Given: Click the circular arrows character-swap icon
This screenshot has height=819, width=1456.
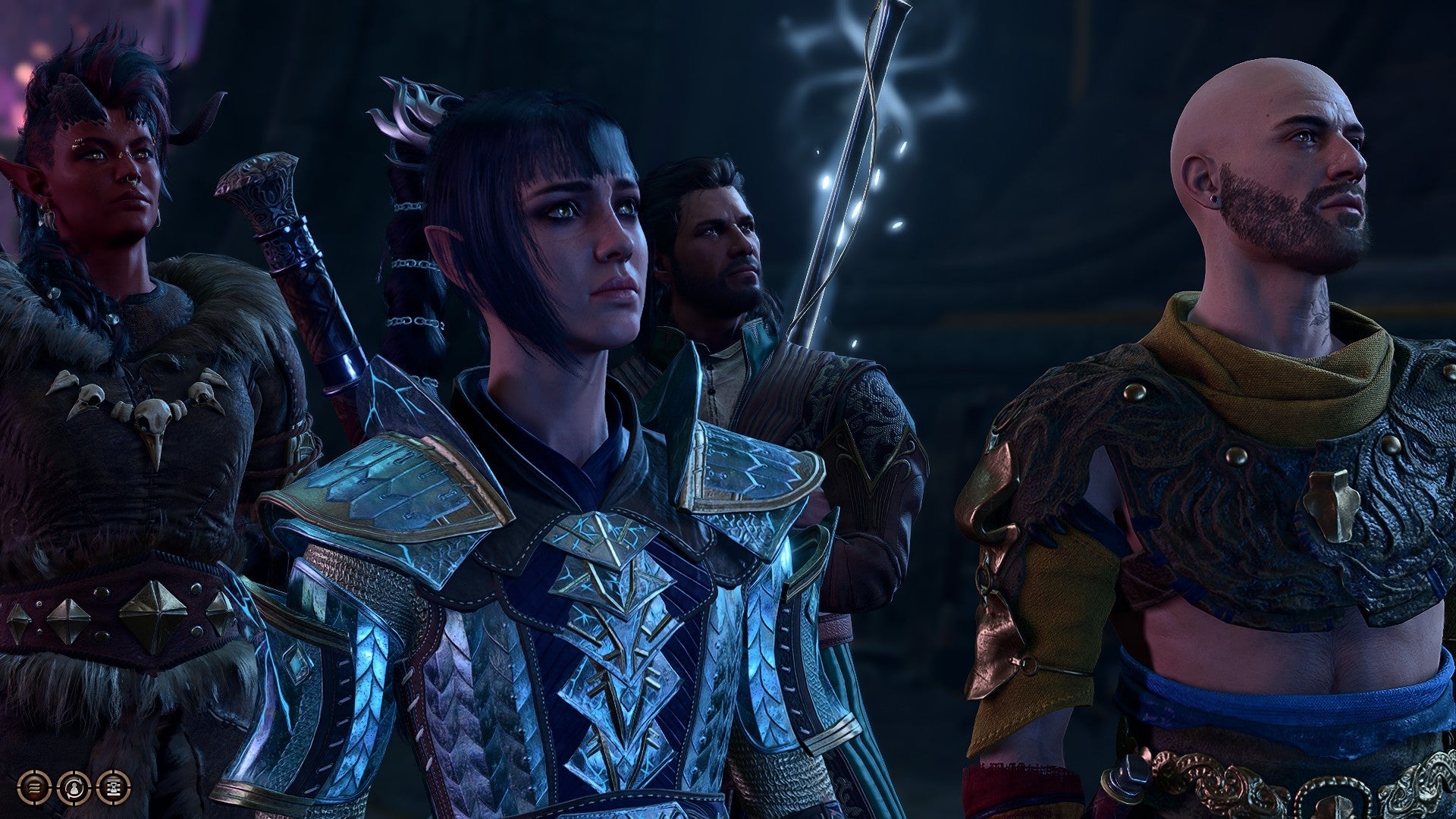Looking at the screenshot, I should point(74,787).
